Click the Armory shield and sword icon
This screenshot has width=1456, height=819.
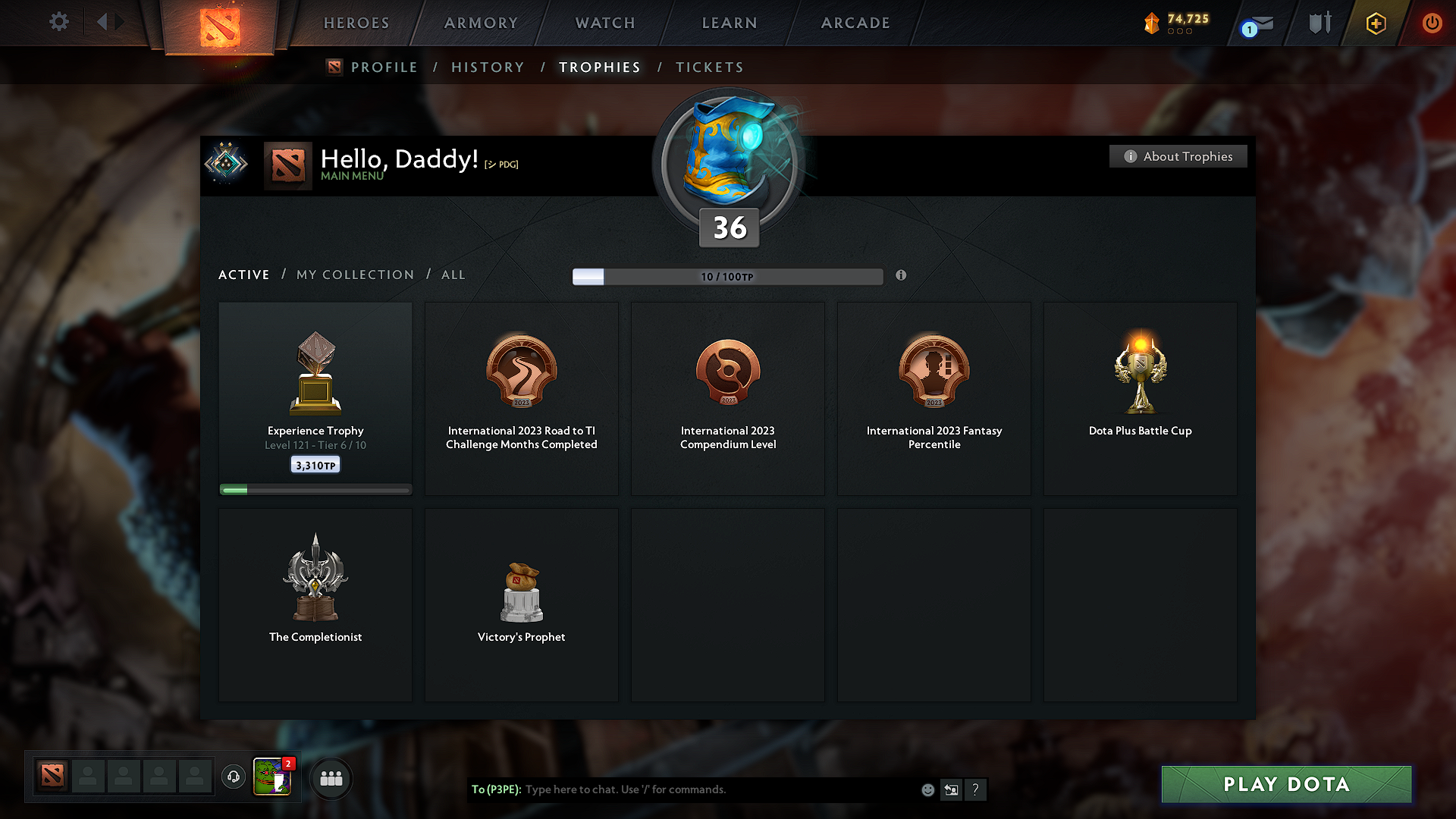[x=1319, y=22]
